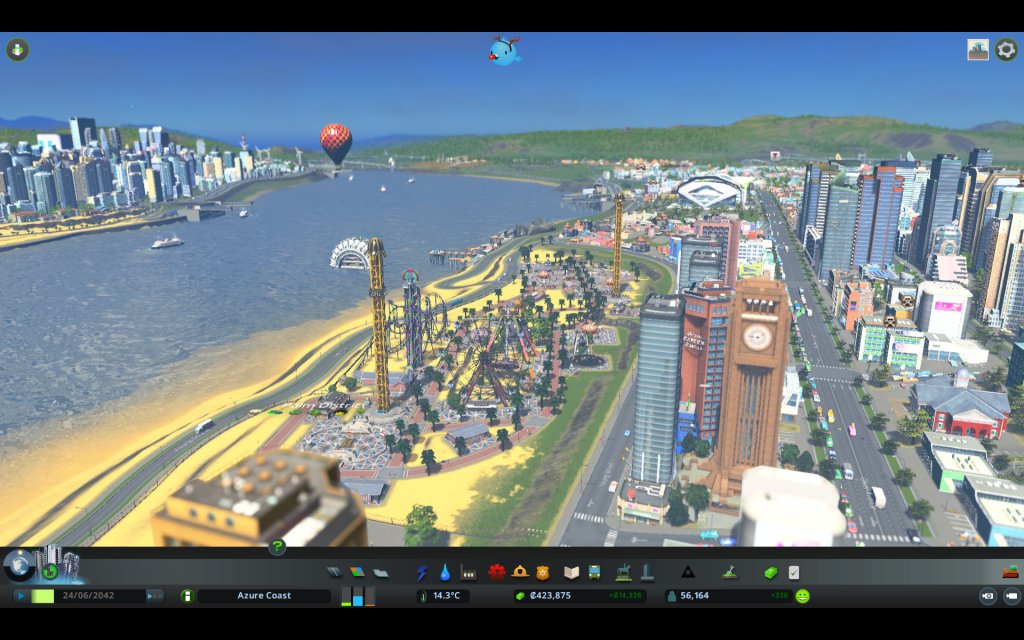Screen dimensions: 1024x640
Task: Open the Garbage and Industry factory menu
Action: pyautogui.click(x=468, y=573)
